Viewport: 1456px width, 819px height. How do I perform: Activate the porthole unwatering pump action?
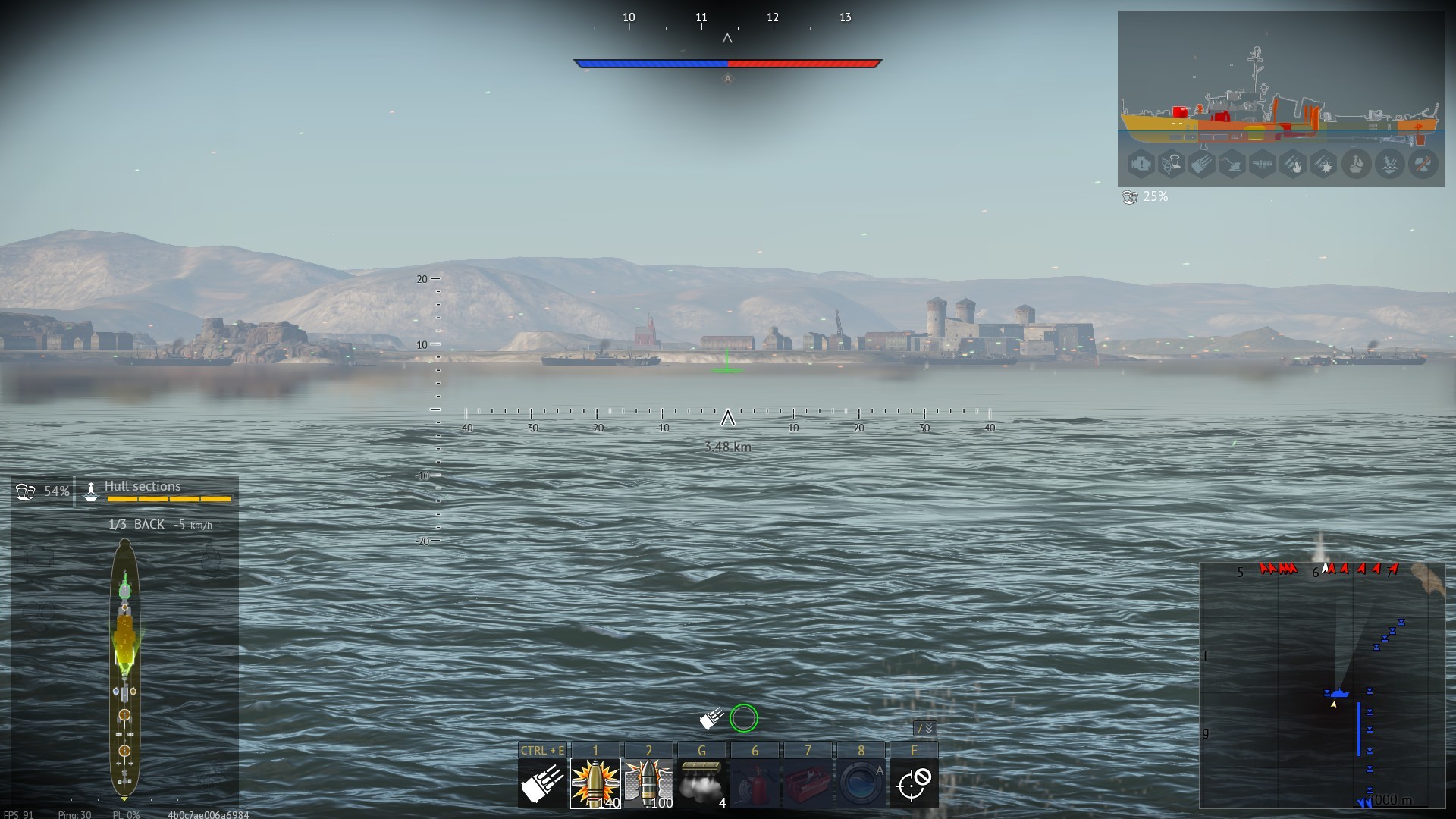click(x=861, y=783)
